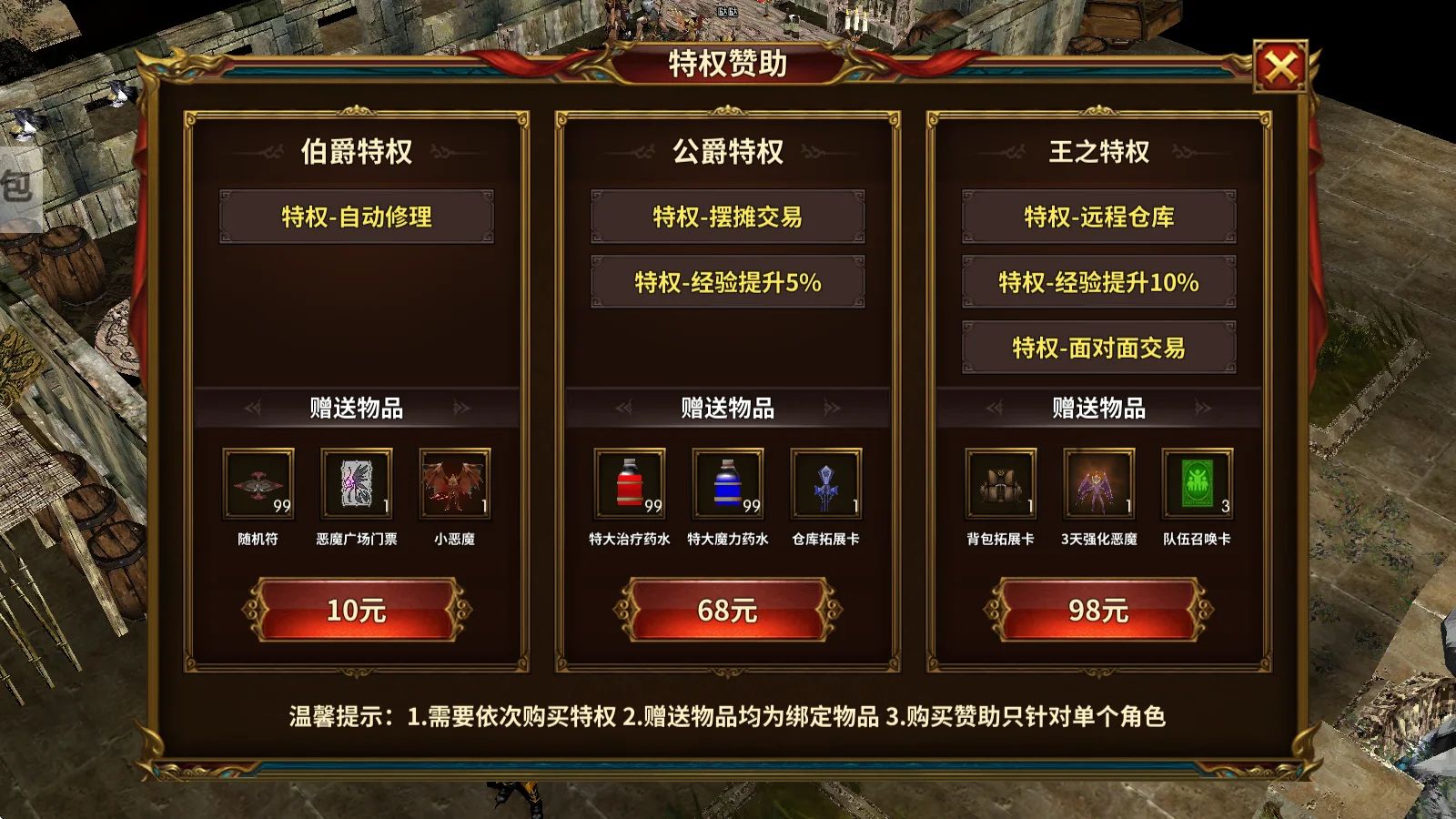The height and width of the screenshot is (819, 1456).
Task: Select the 特权-摆摊交易 privilege bar
Action: [x=728, y=217]
